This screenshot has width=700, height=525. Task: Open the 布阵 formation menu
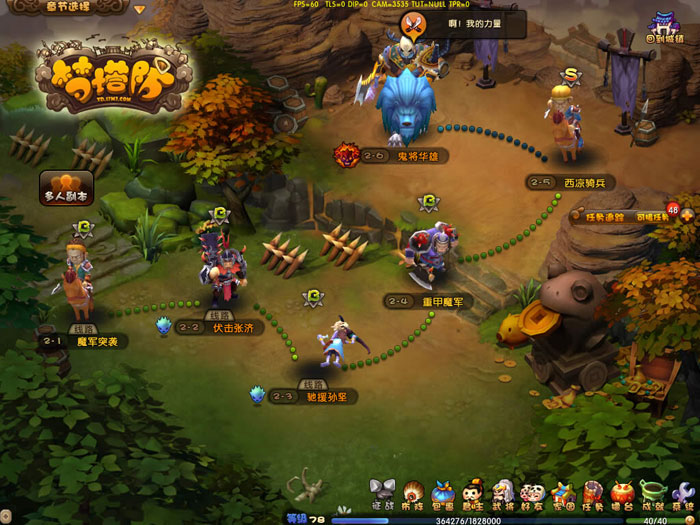(x=412, y=494)
